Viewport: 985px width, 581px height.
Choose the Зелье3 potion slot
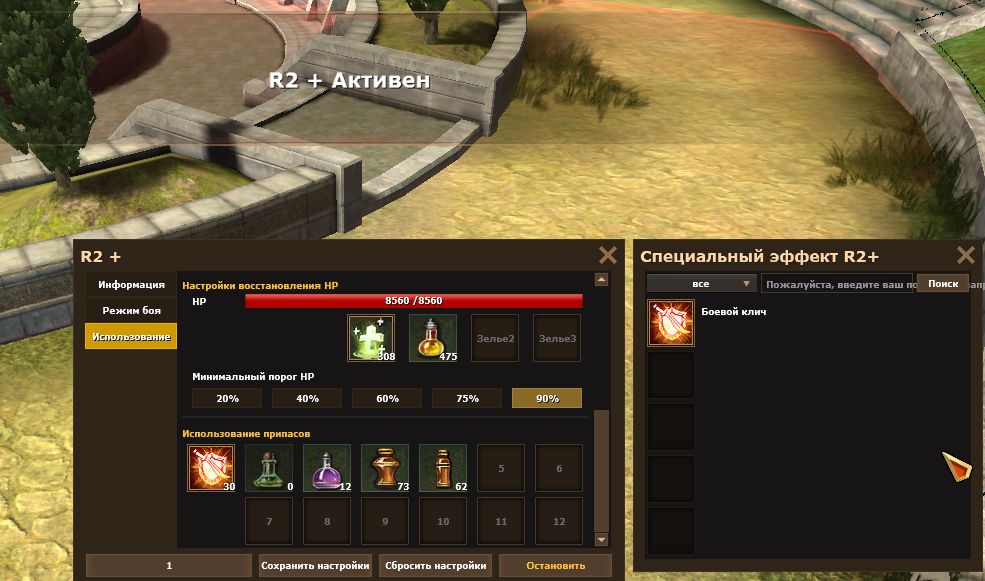pos(557,338)
